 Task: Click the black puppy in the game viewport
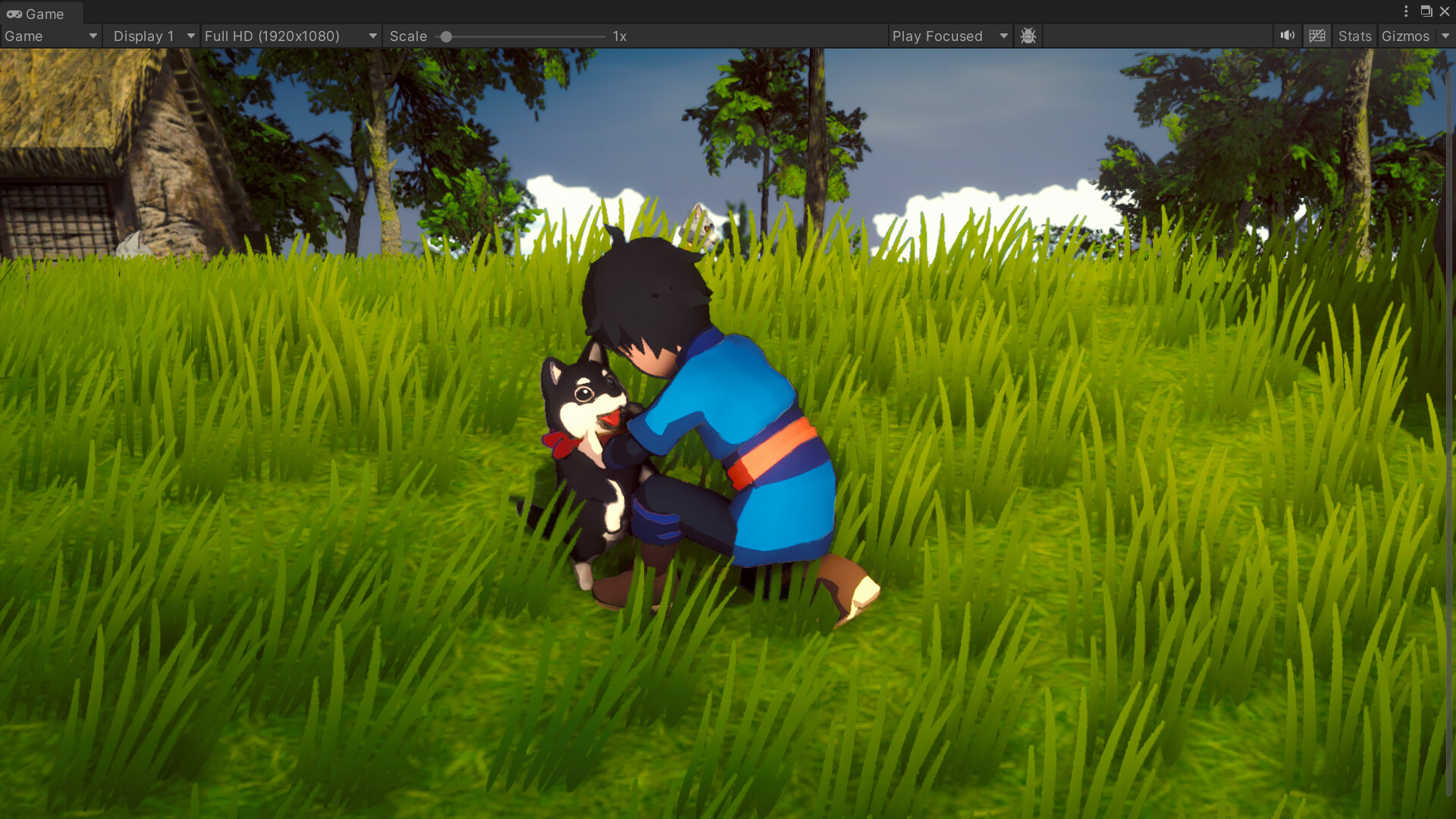[588, 432]
